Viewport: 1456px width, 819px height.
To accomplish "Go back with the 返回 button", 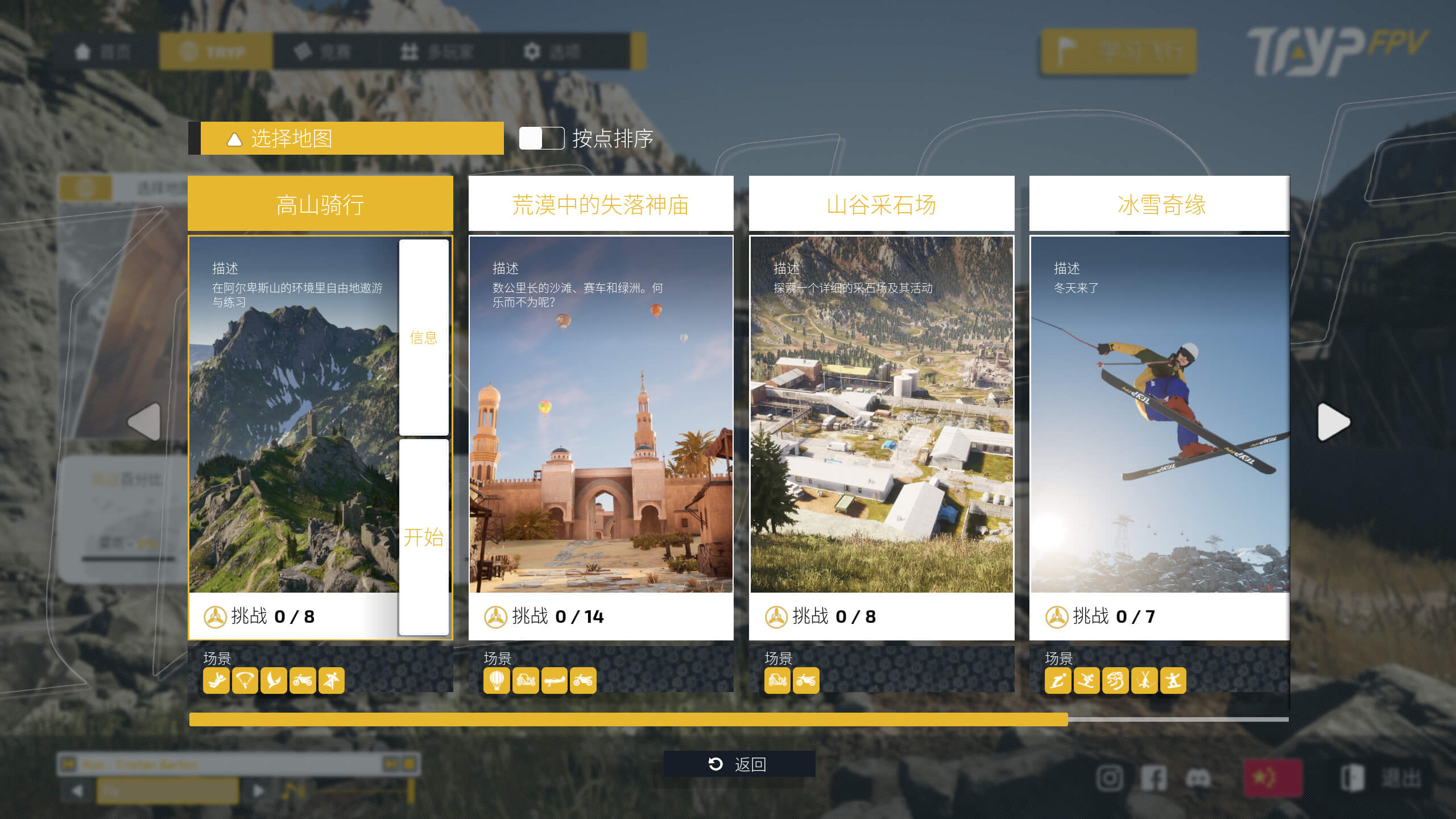I will [739, 764].
